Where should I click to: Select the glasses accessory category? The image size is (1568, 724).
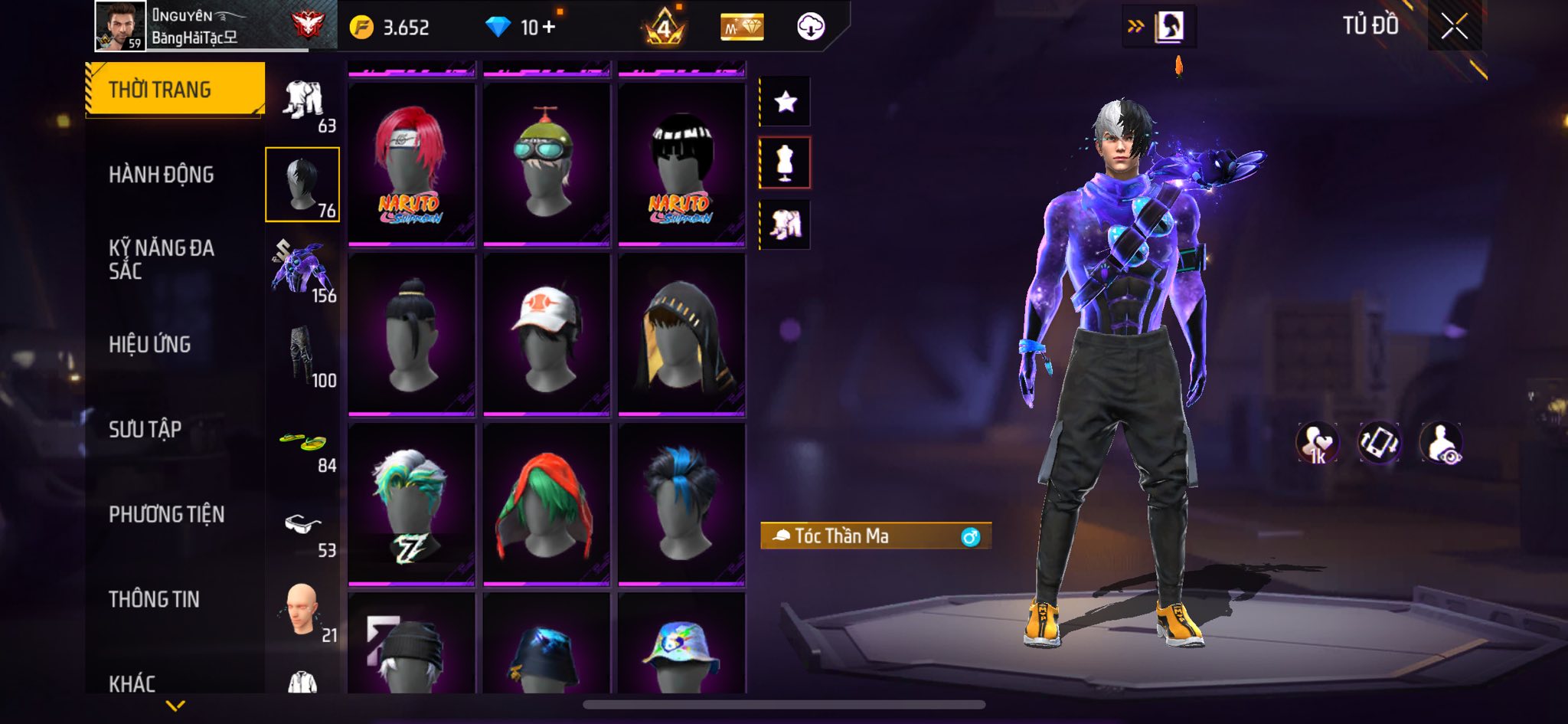[x=303, y=529]
